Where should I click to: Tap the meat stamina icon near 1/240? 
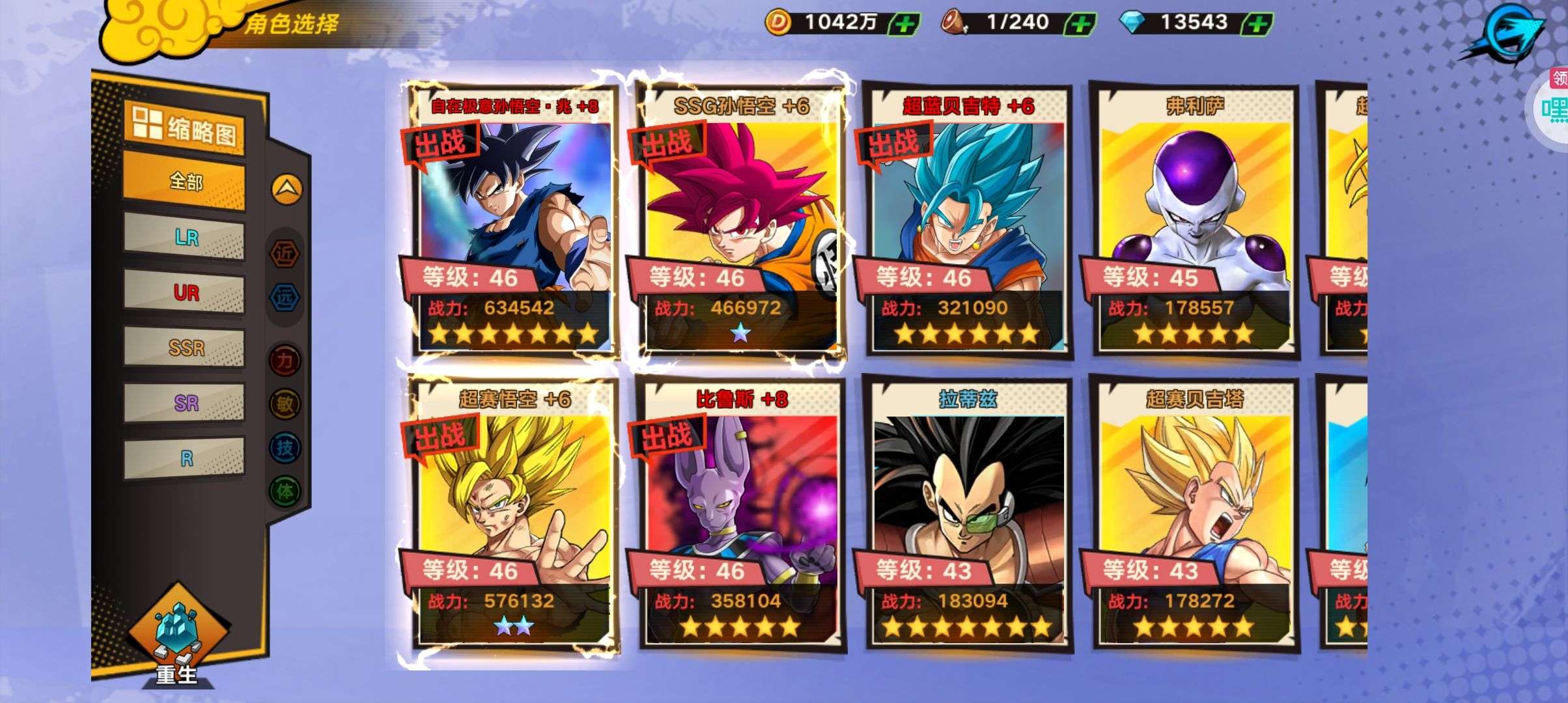click(x=954, y=21)
